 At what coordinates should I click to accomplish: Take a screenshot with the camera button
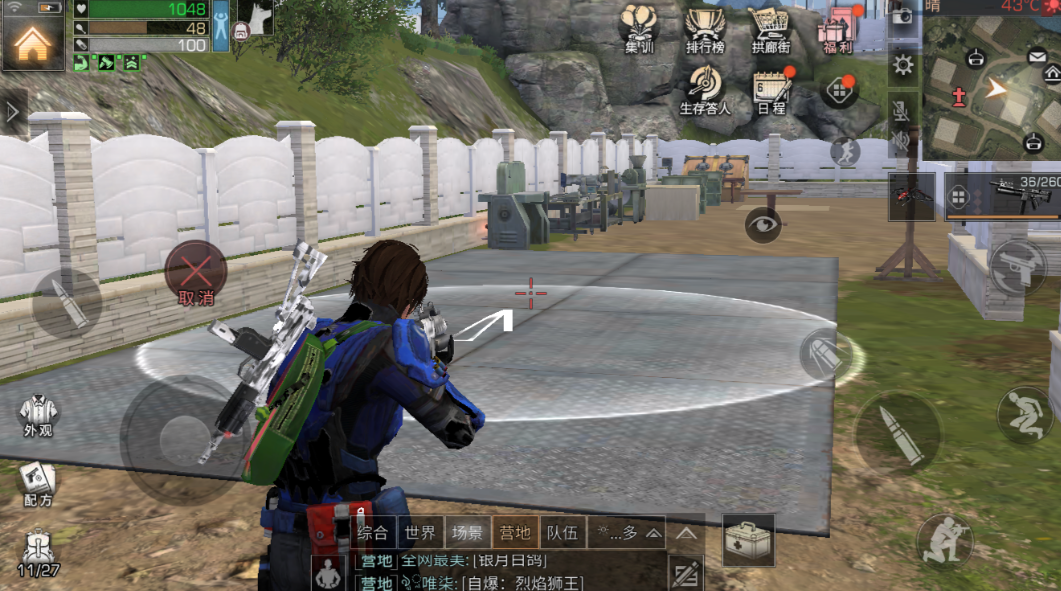pos(902,16)
